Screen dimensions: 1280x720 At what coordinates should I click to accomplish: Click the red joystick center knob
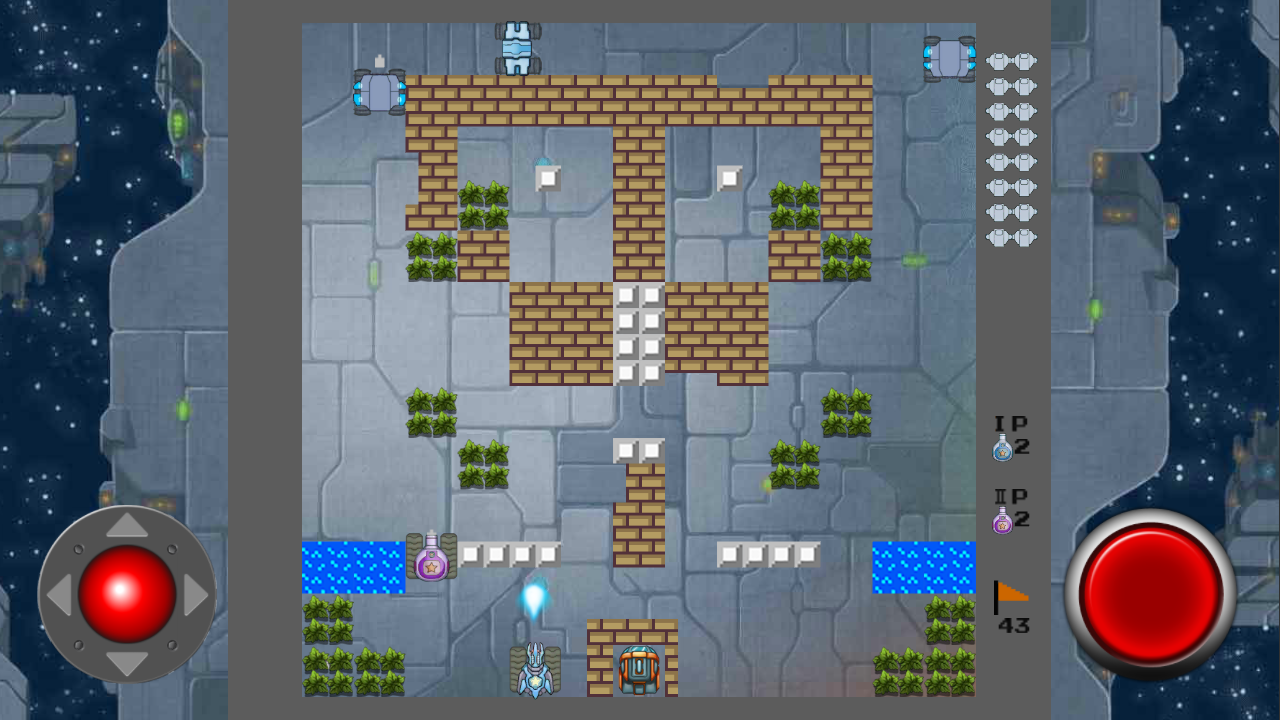(126, 595)
